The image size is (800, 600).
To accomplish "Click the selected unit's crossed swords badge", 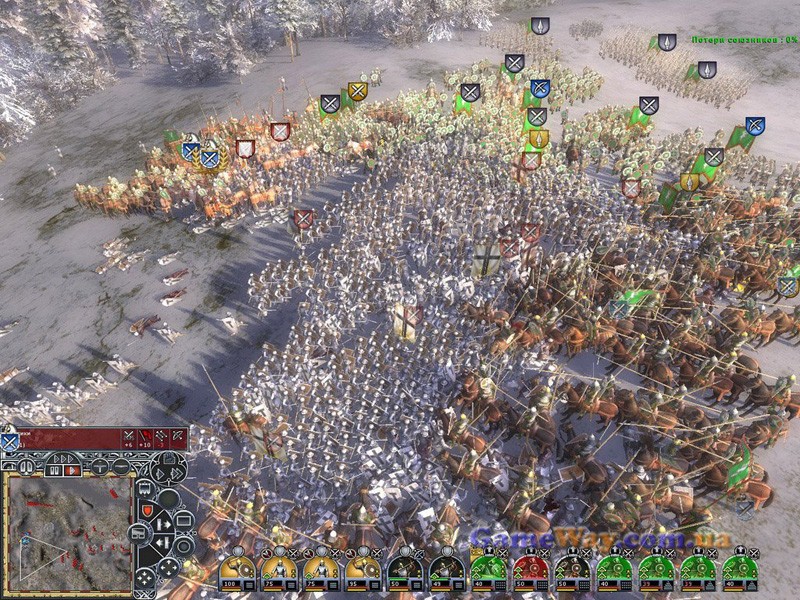I will [x=9, y=440].
